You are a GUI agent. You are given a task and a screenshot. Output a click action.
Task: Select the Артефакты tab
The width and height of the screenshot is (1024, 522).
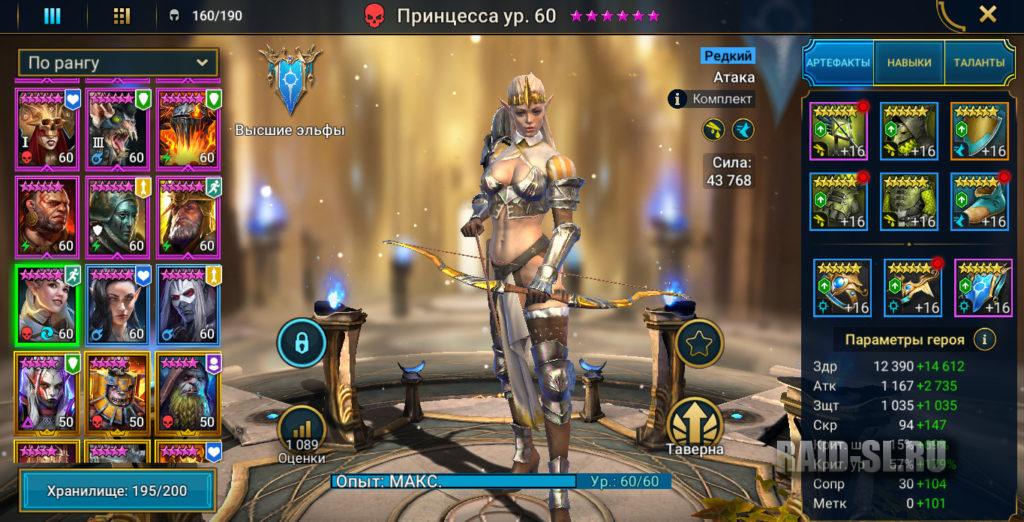coord(838,62)
